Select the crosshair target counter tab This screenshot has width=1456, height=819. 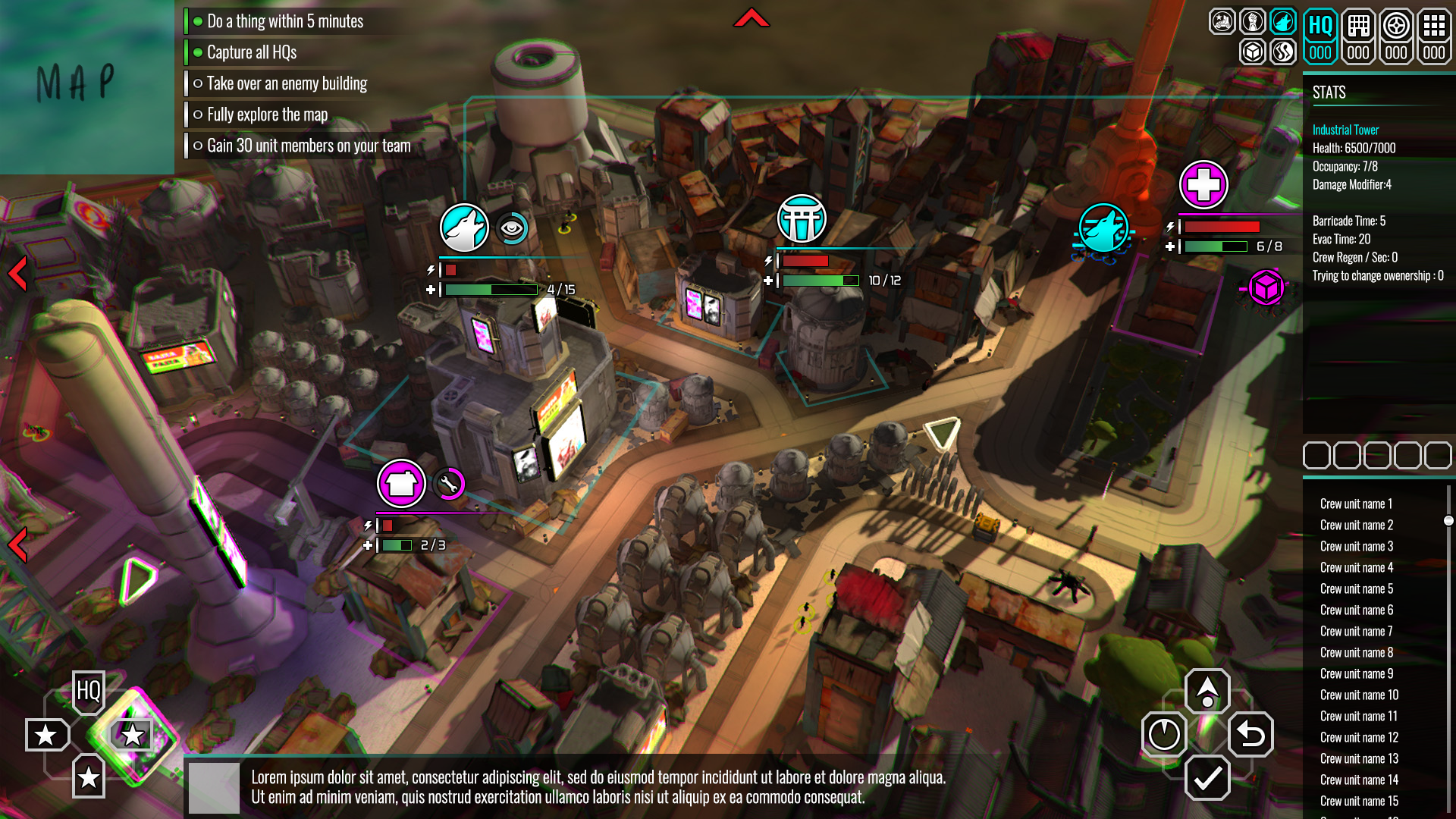click(1396, 36)
